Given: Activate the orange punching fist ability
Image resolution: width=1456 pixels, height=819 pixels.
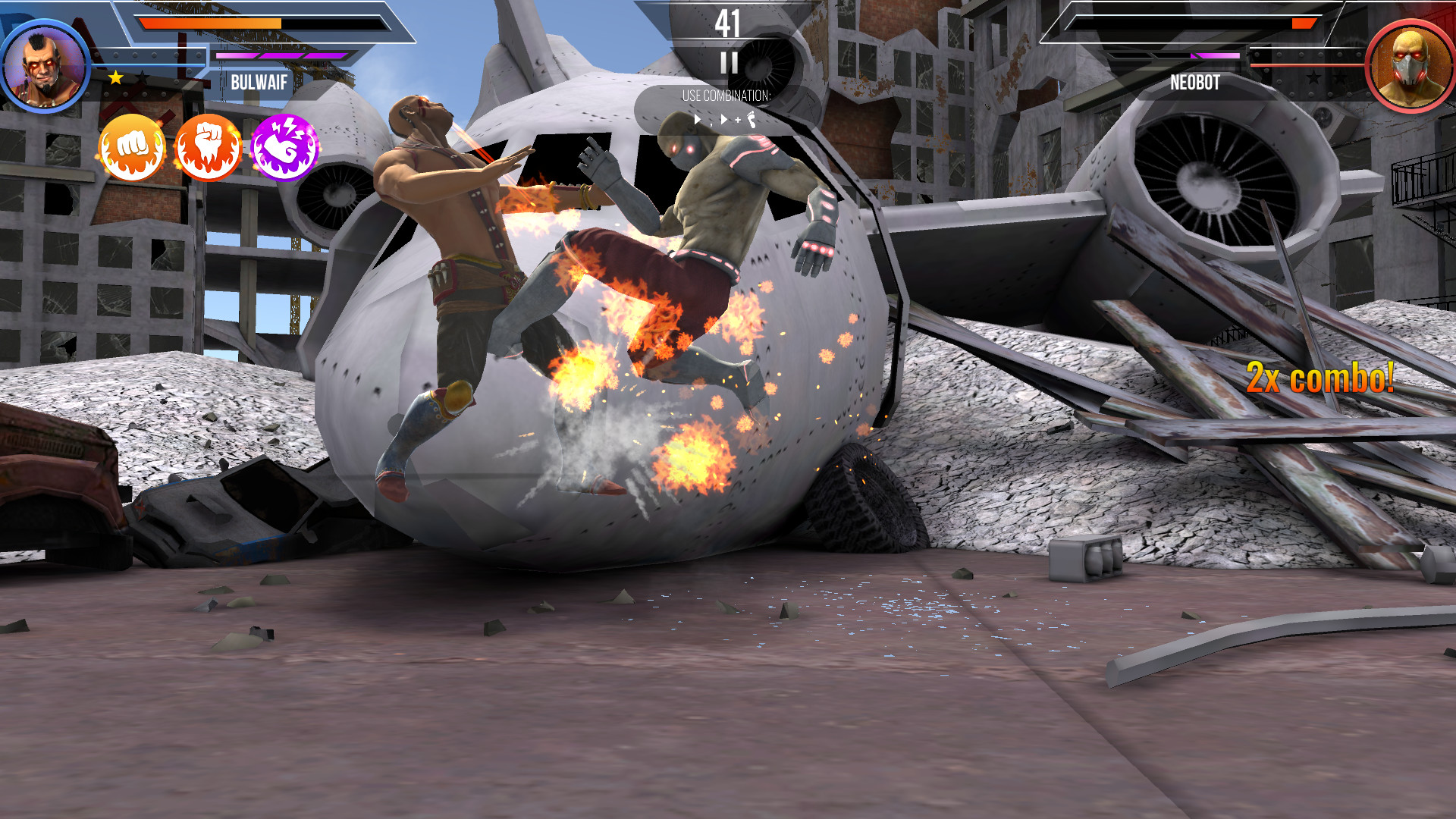Looking at the screenshot, I should coord(133,147).
